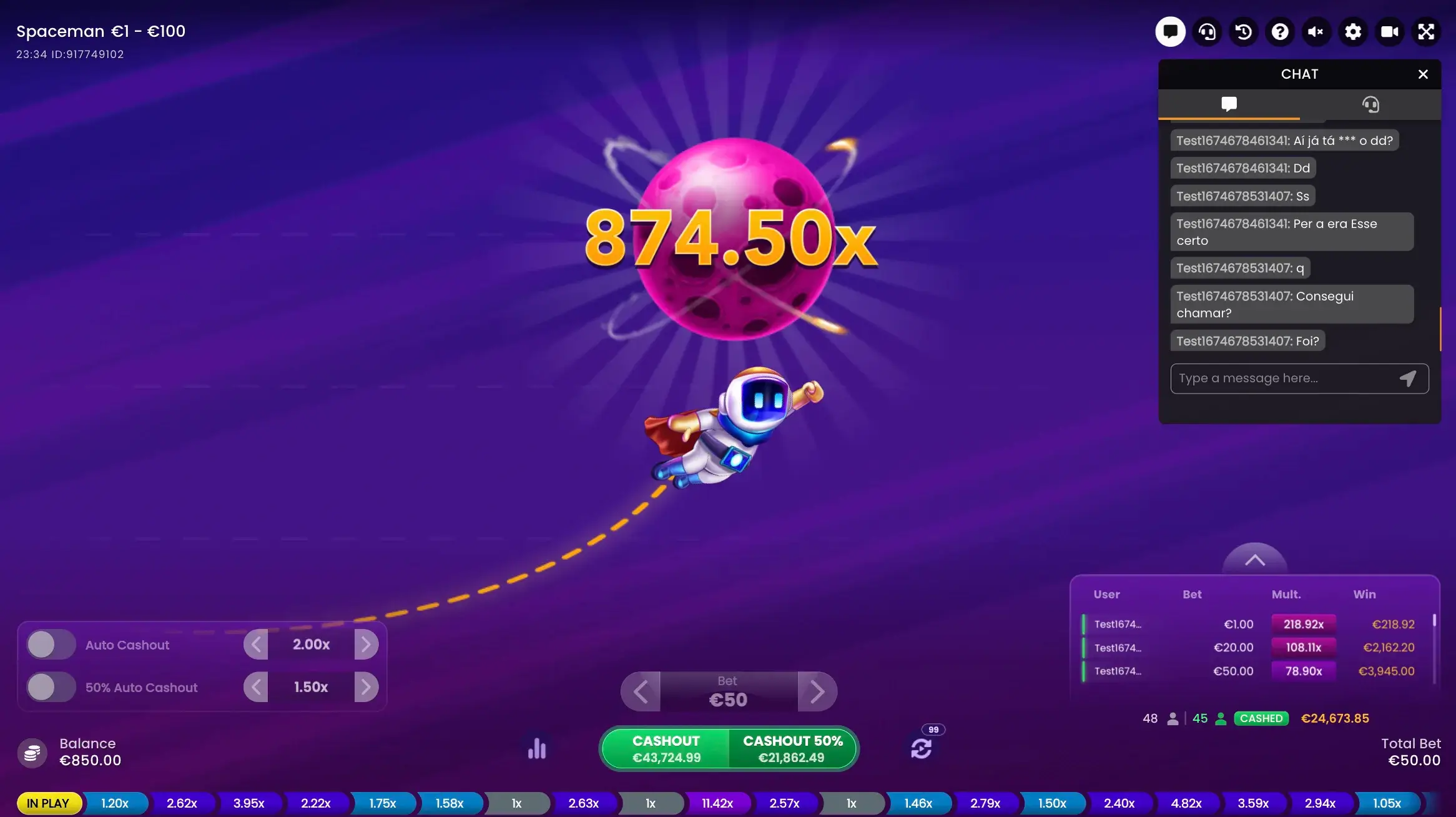Viewport: 1456px width, 817px height.
Task: Open bet statistics bar chart icon
Action: coord(536,748)
